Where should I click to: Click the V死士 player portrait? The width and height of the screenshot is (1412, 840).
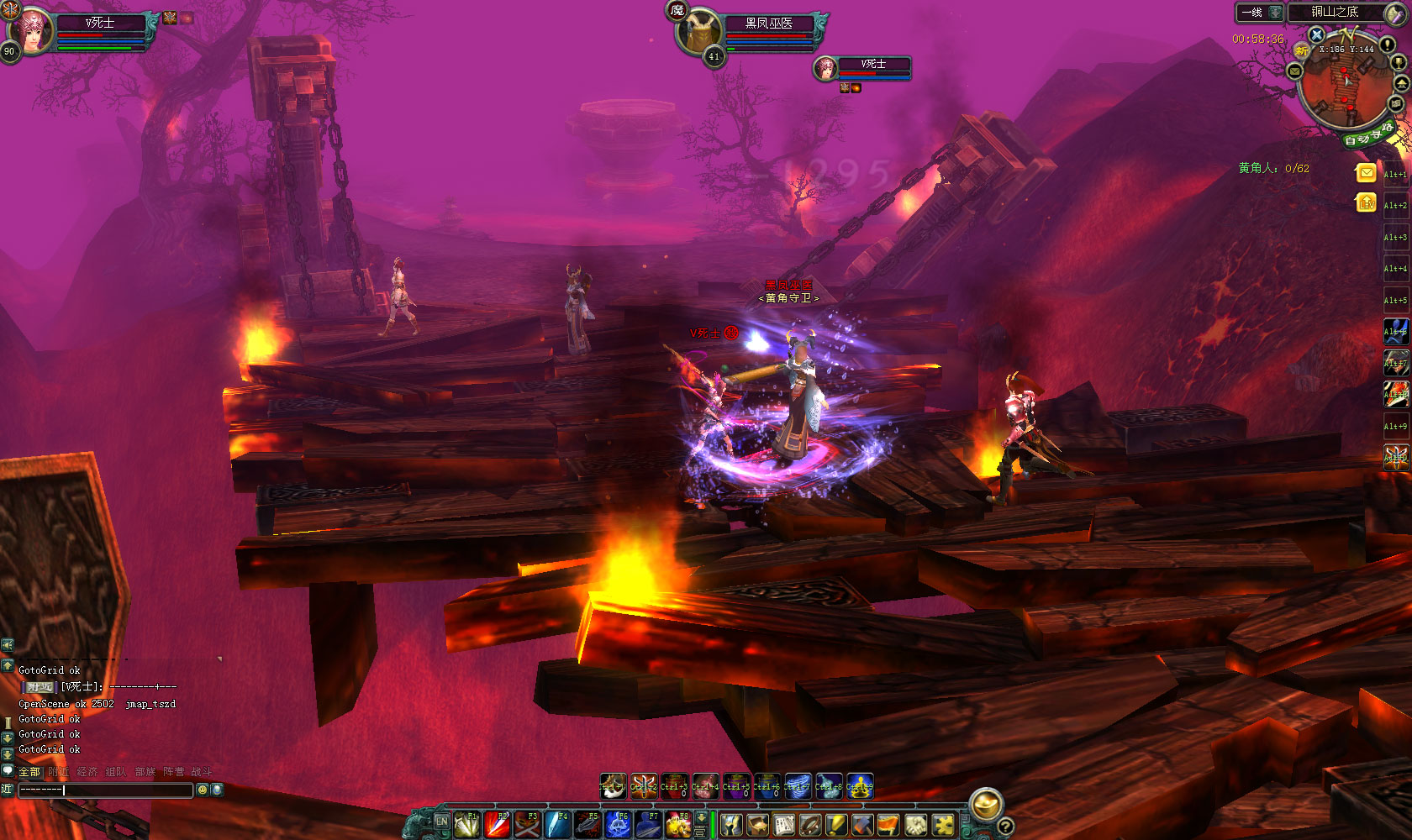[x=33, y=31]
